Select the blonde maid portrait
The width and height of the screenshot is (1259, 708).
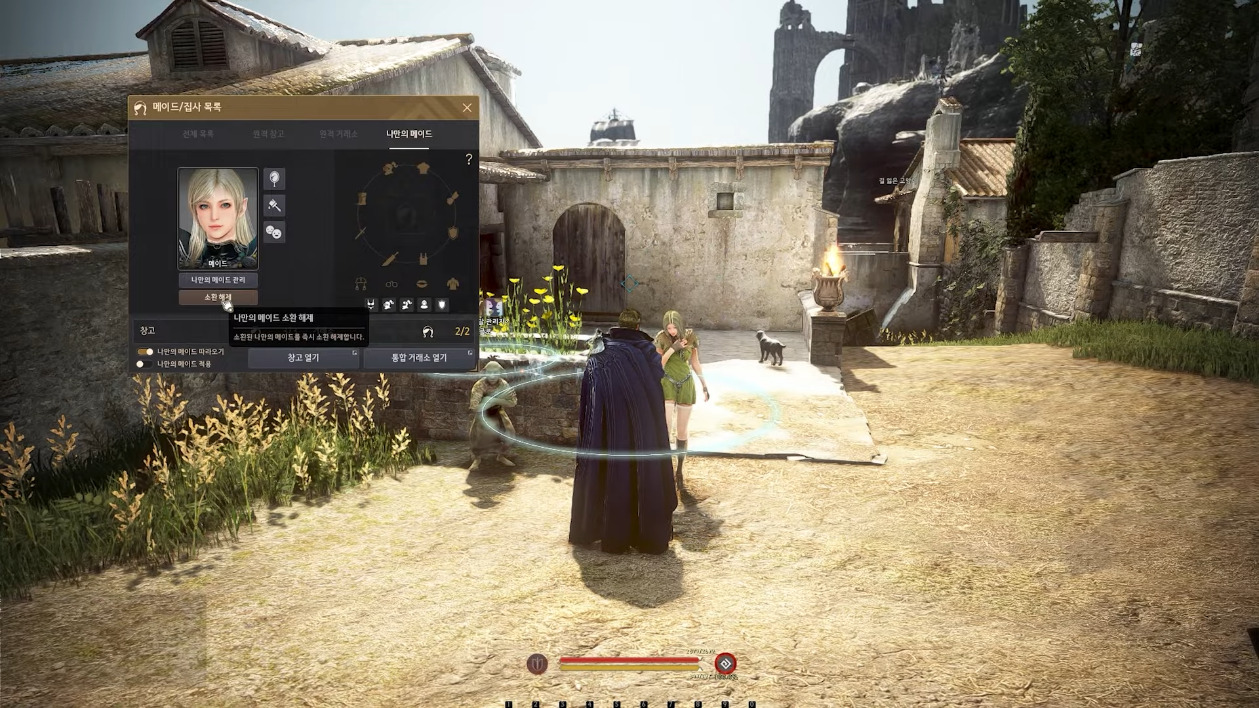click(218, 218)
